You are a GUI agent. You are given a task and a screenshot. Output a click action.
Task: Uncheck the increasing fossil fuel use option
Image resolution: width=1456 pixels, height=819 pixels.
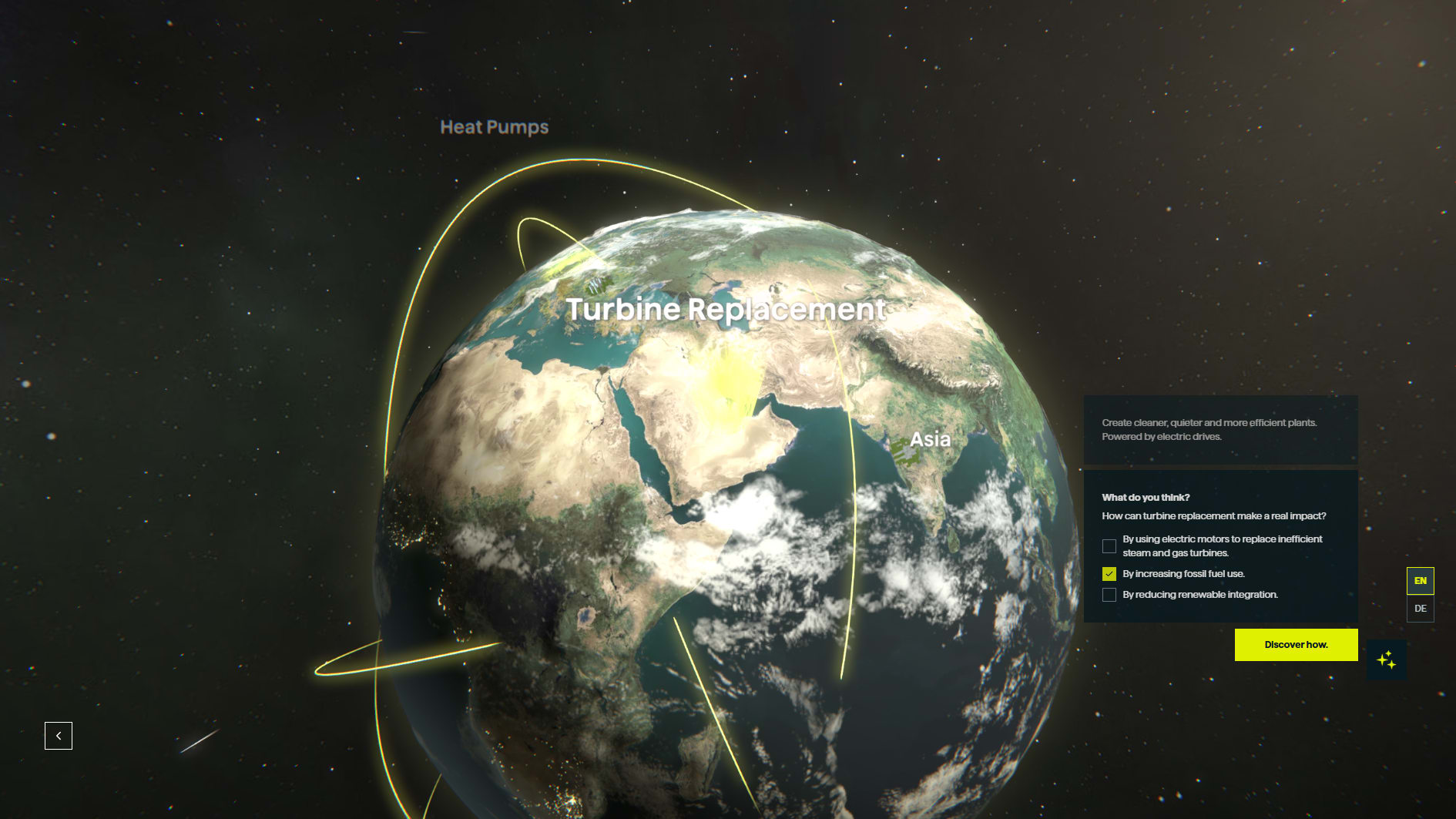click(x=1109, y=574)
